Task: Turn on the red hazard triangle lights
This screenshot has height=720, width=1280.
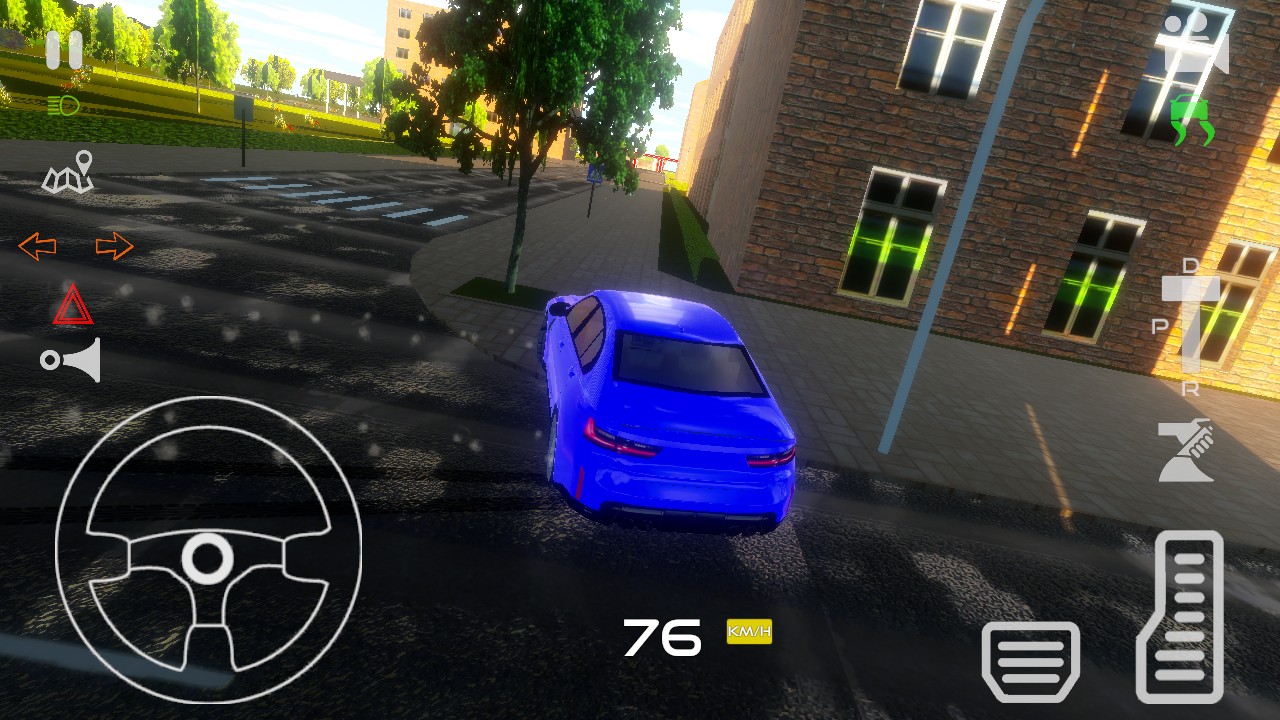Action: (x=73, y=305)
